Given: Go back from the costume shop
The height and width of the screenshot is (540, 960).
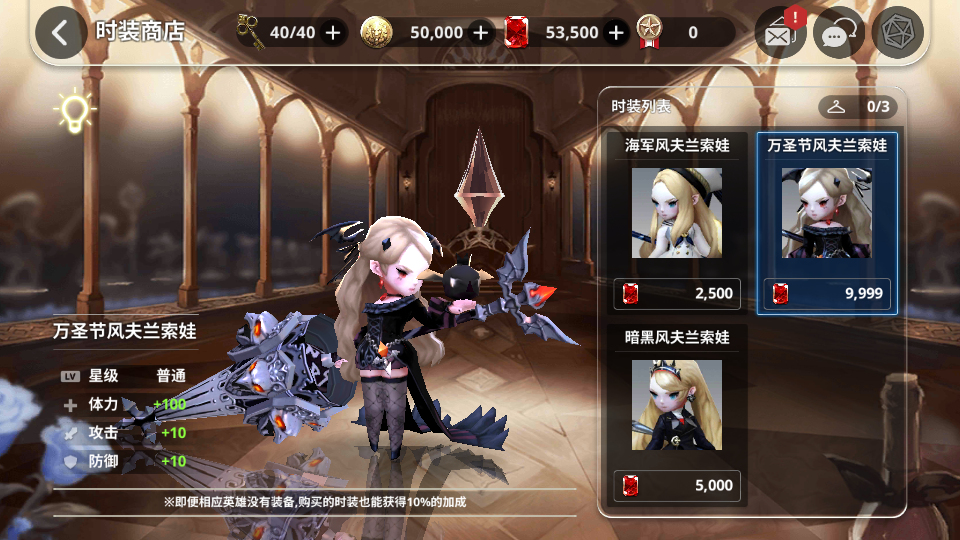Looking at the screenshot, I should (61, 32).
